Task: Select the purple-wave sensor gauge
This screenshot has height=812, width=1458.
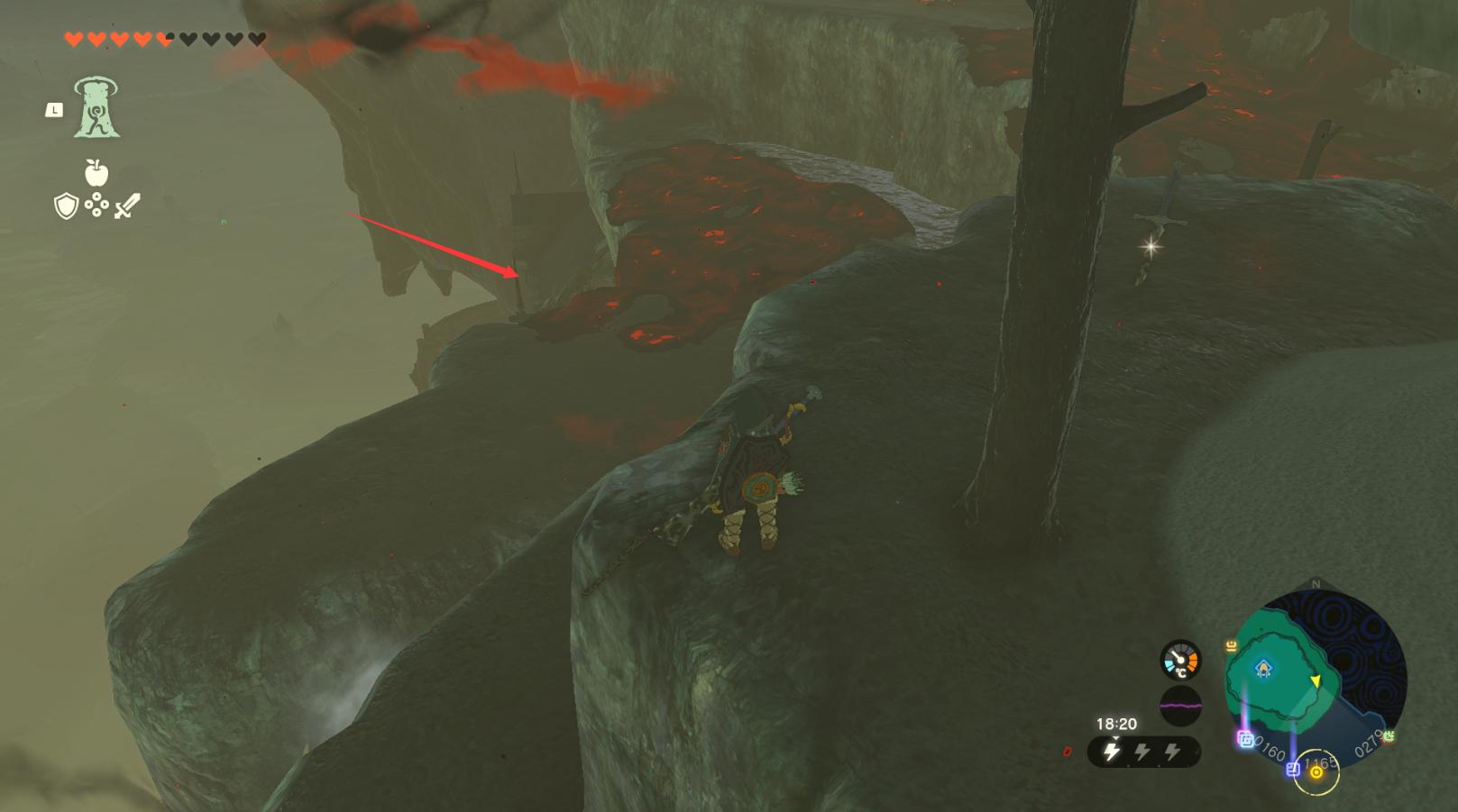Action: click(1180, 704)
